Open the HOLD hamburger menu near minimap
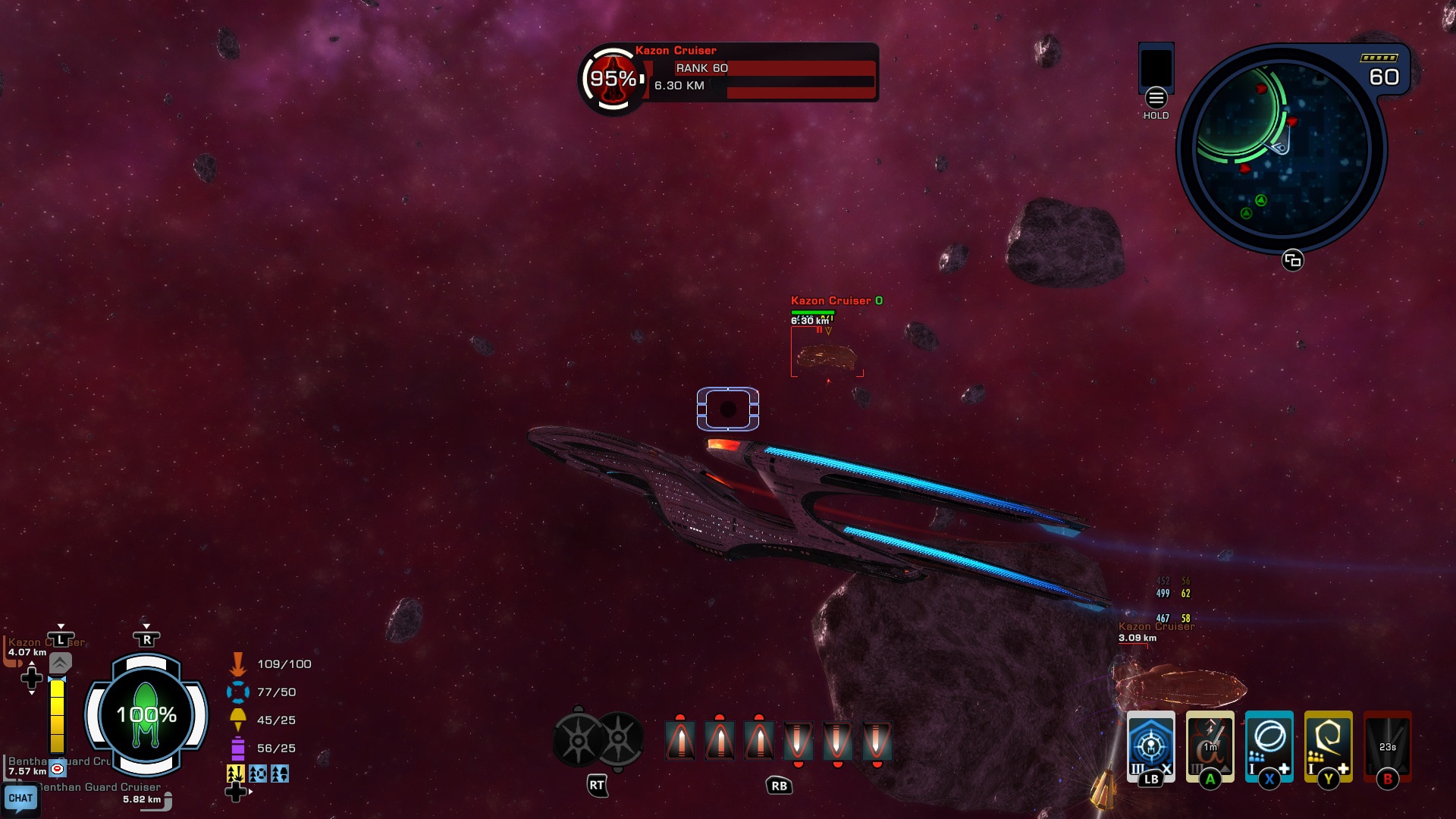Image resolution: width=1456 pixels, height=819 pixels. click(1155, 99)
